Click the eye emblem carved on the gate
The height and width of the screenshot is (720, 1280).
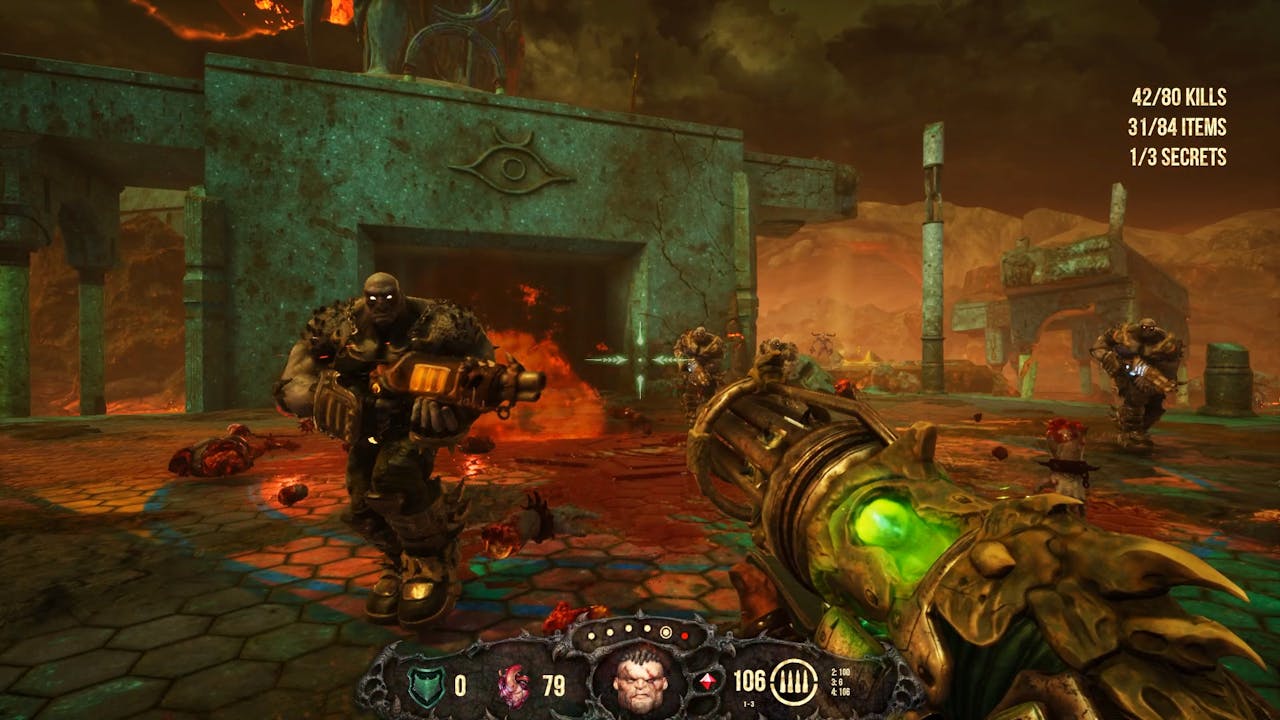(513, 166)
